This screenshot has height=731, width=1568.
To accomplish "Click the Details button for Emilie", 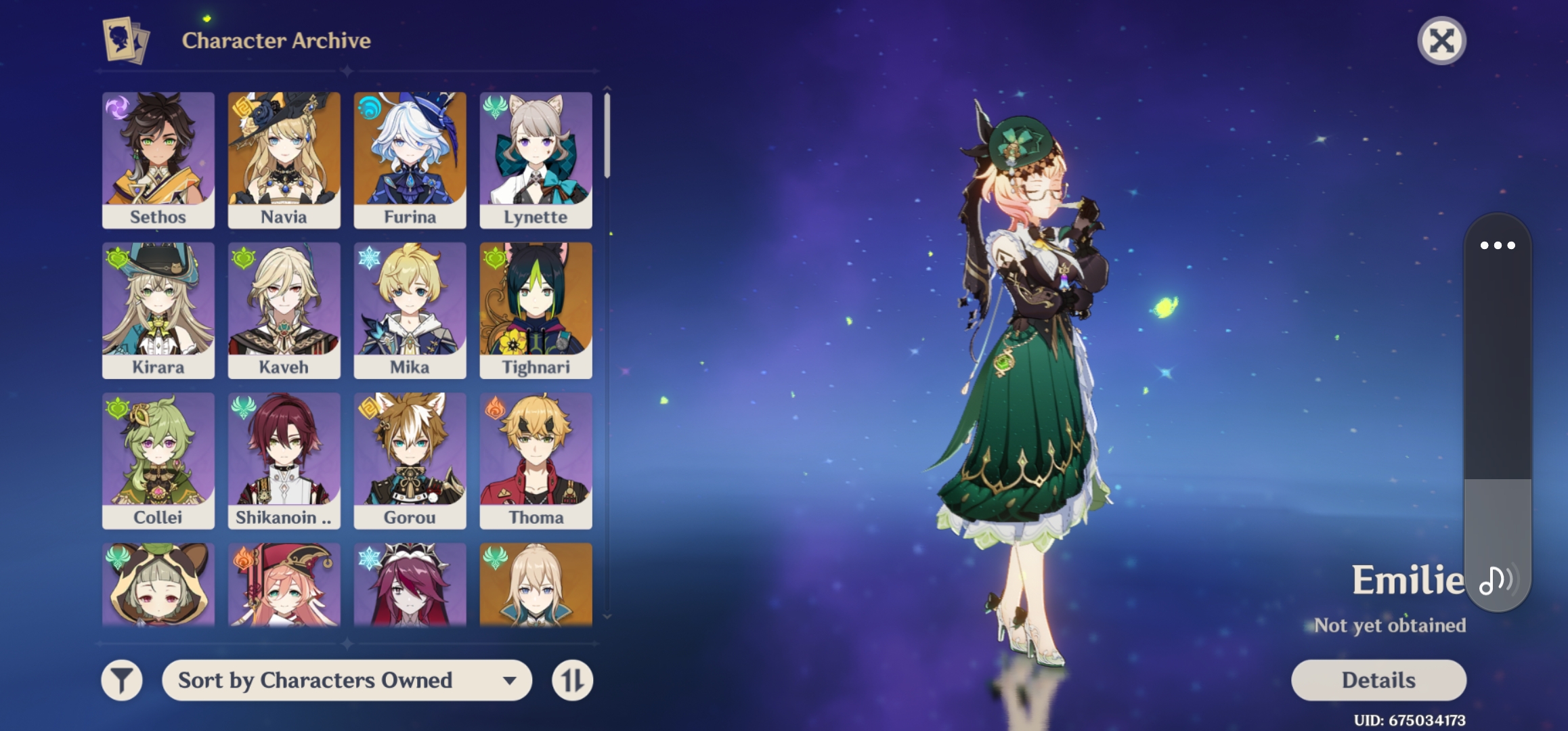I will click(x=1377, y=679).
